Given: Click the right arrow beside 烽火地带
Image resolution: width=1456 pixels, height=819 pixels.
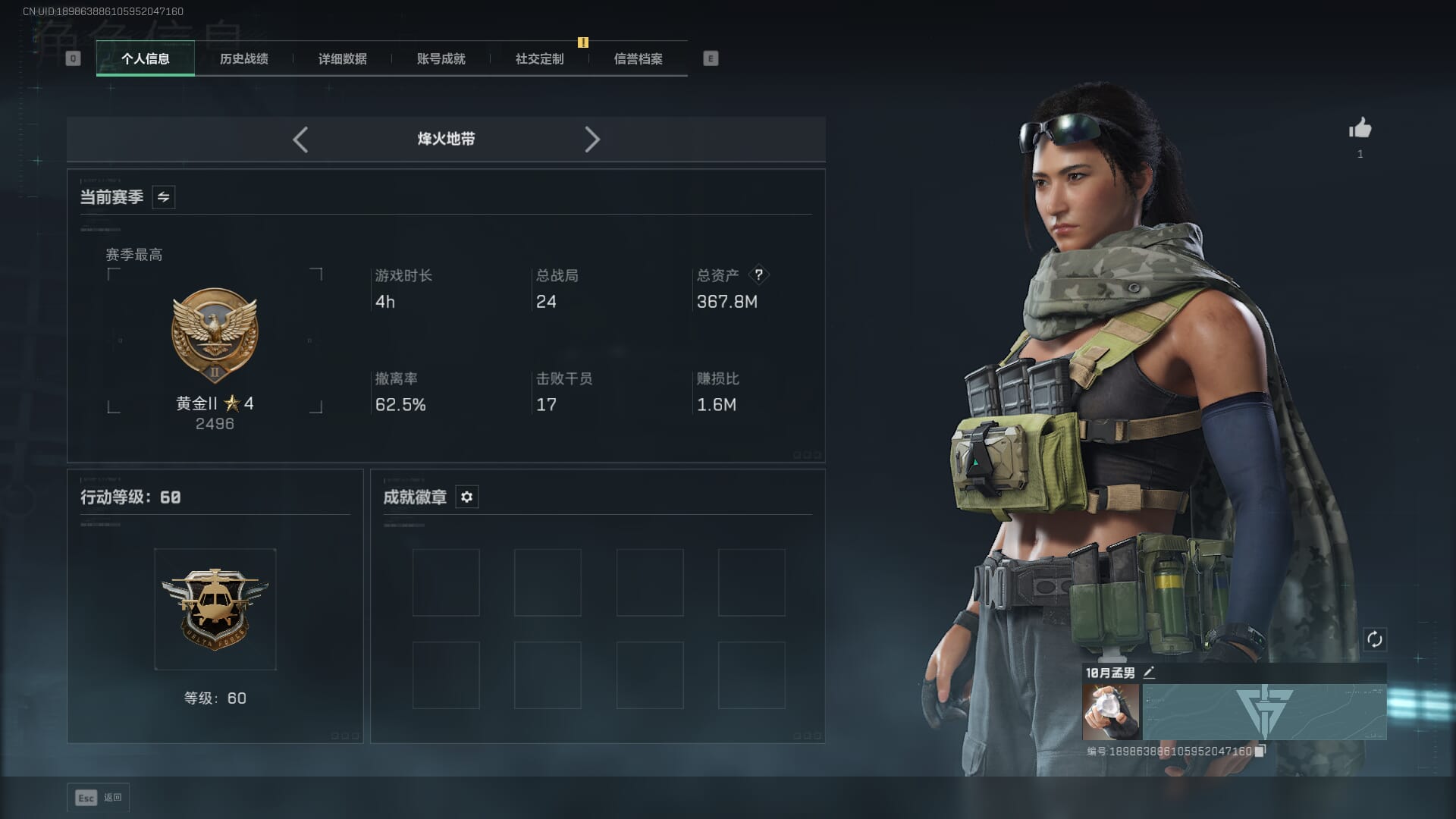Looking at the screenshot, I should point(592,140).
